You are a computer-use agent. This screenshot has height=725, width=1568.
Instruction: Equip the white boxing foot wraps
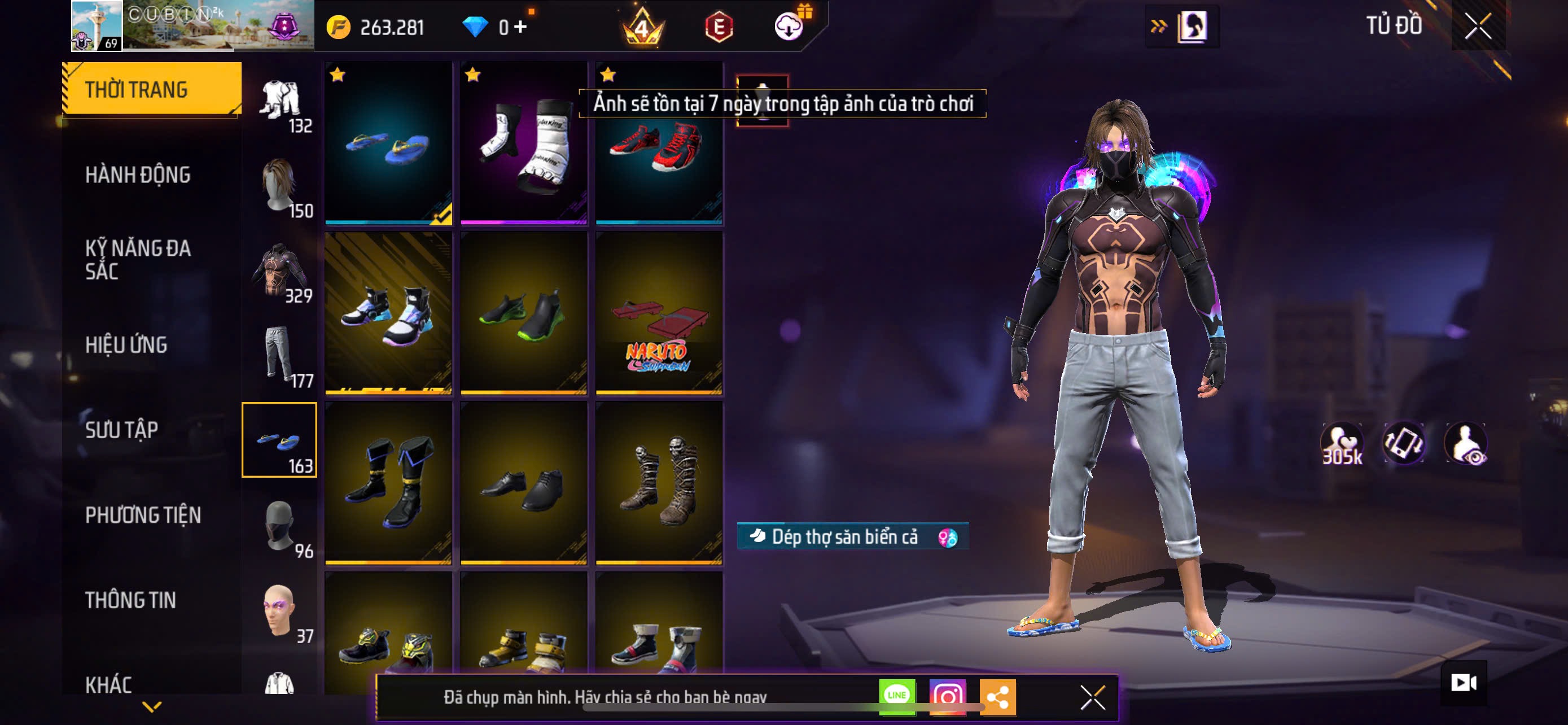pos(523,143)
